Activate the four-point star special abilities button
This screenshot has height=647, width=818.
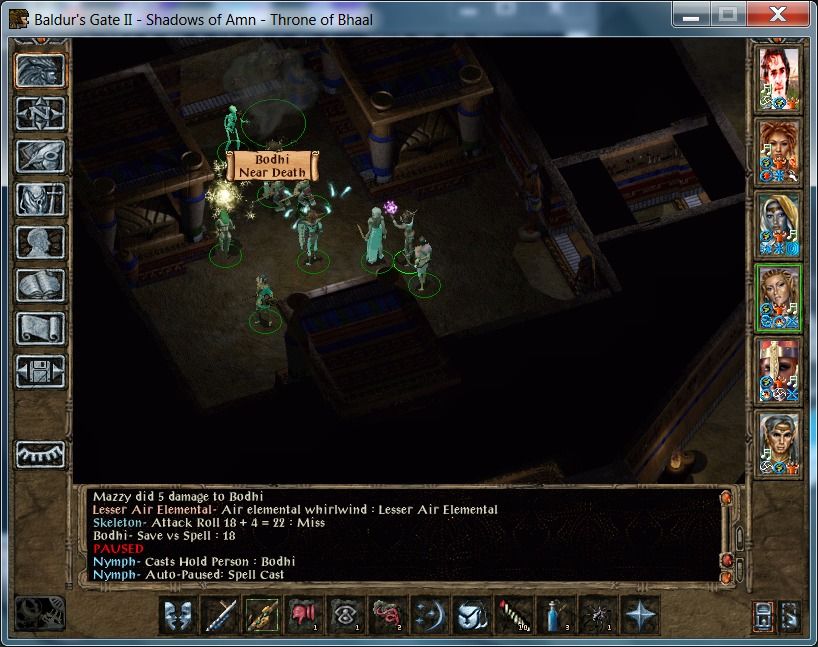(x=638, y=616)
